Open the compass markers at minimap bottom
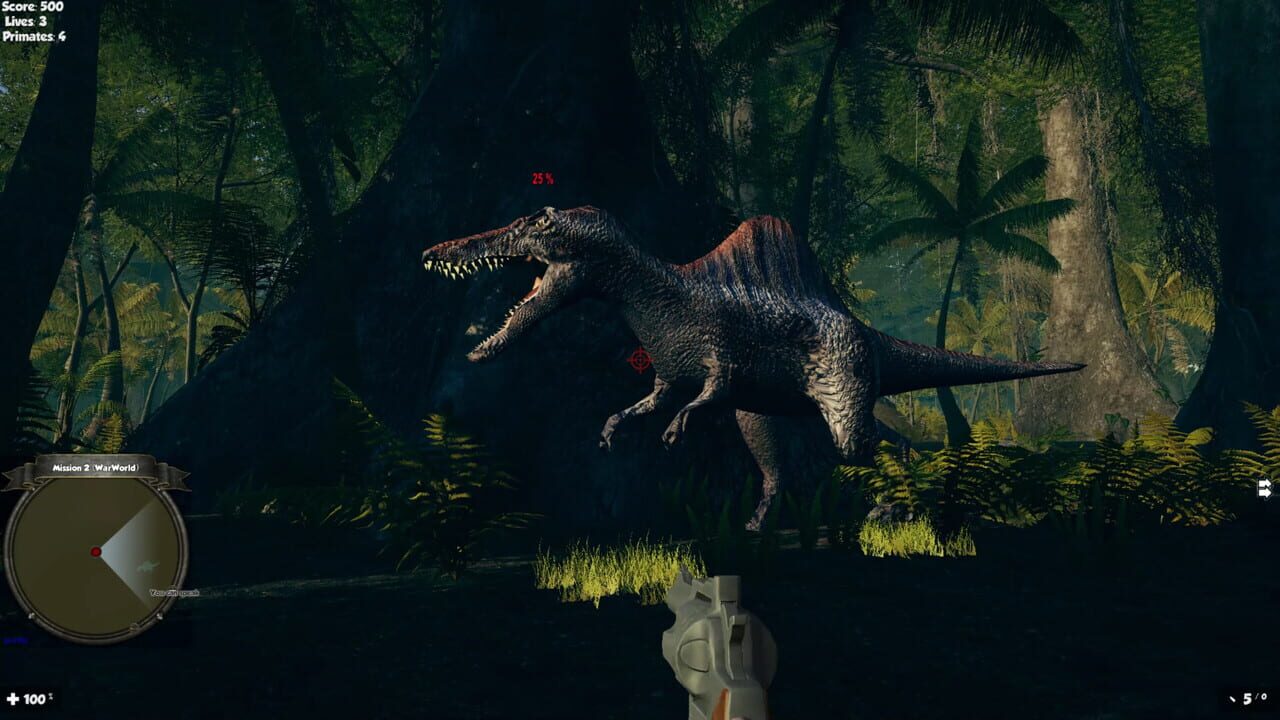This screenshot has height=720, width=1280. click(134, 625)
